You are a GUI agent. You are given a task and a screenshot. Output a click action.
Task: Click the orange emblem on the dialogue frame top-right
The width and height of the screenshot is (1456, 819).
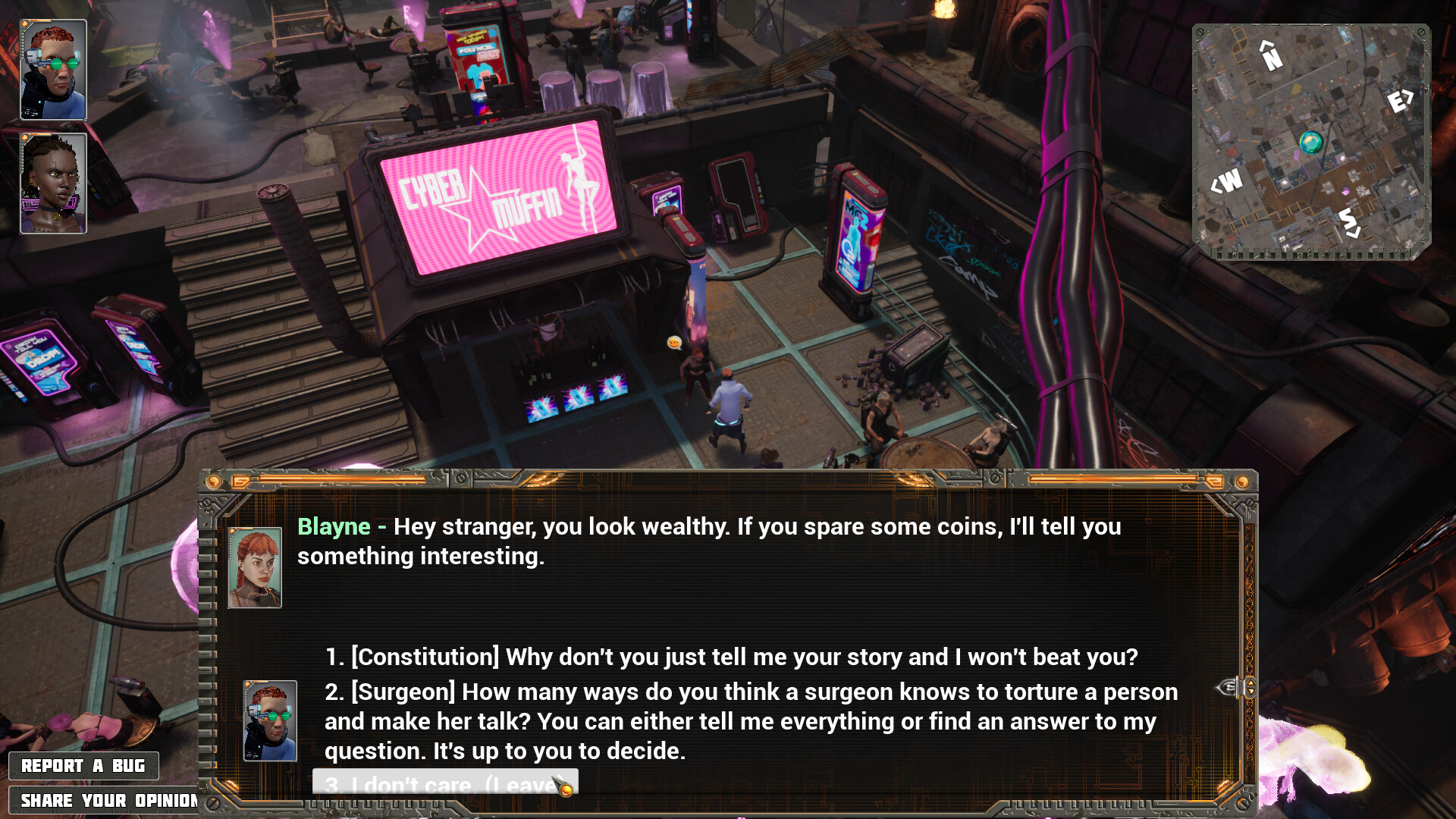1242,480
